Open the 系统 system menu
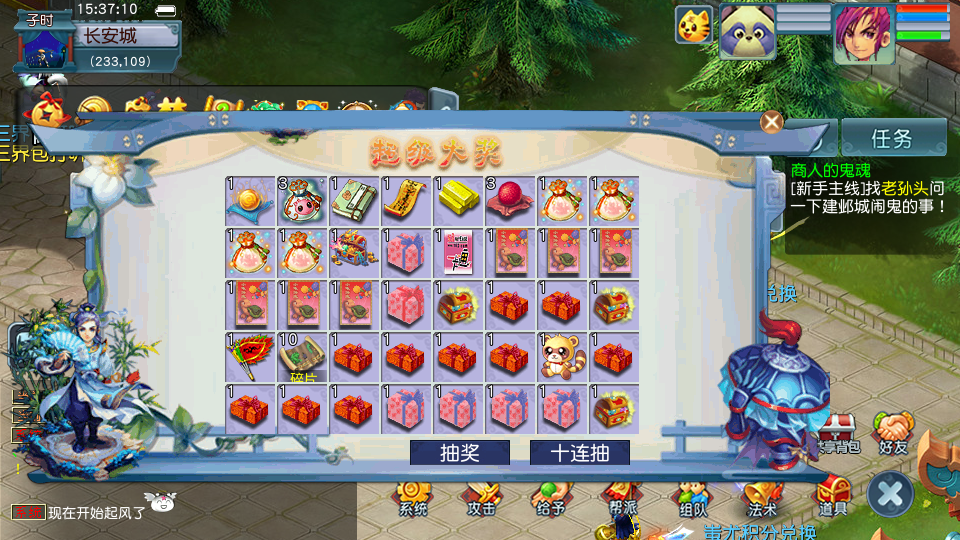960x540 pixels. pos(413,497)
